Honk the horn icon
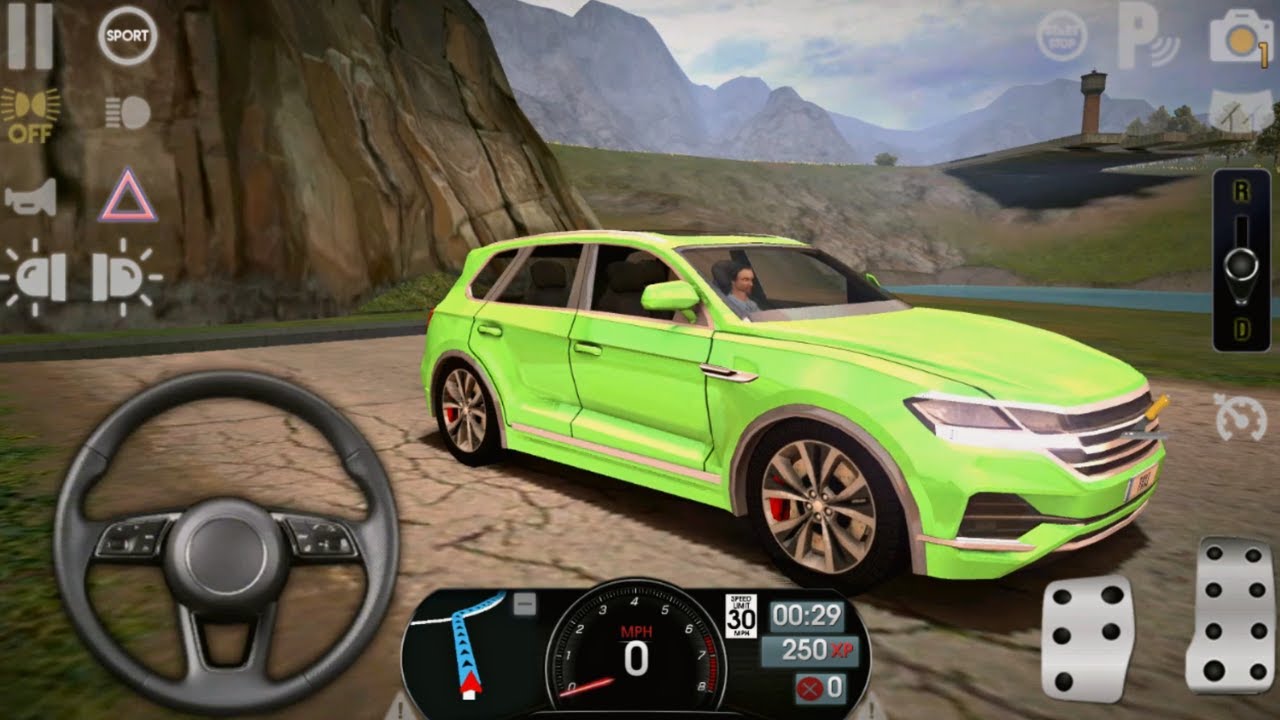 (31, 197)
